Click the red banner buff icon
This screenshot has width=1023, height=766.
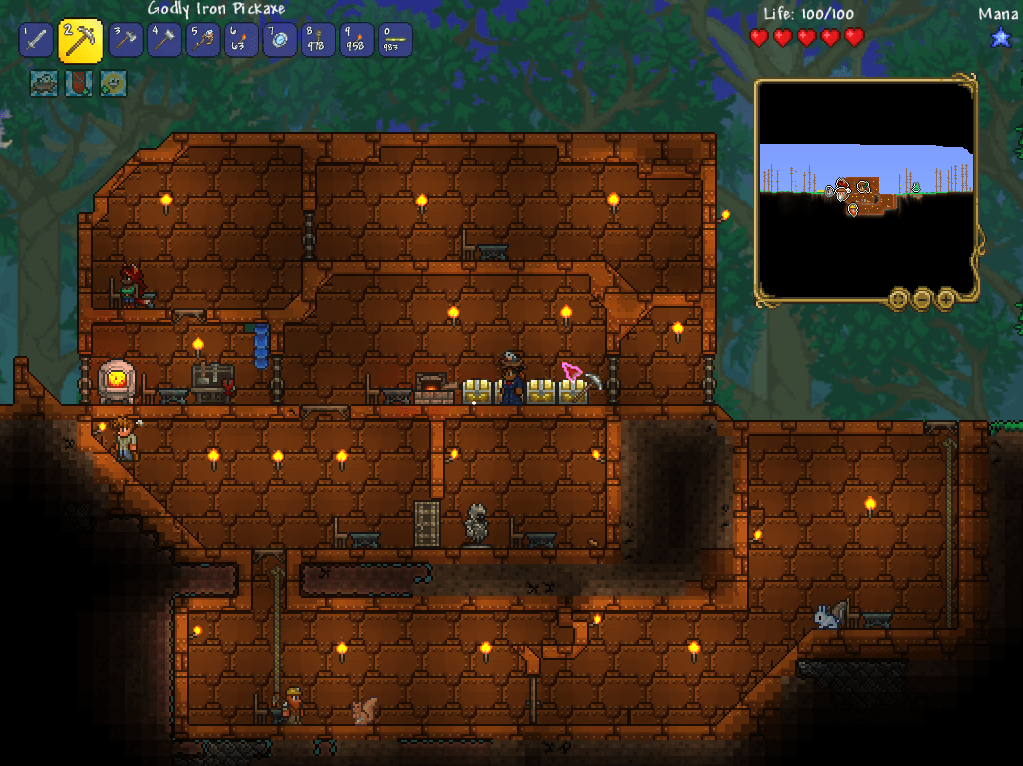click(78, 83)
